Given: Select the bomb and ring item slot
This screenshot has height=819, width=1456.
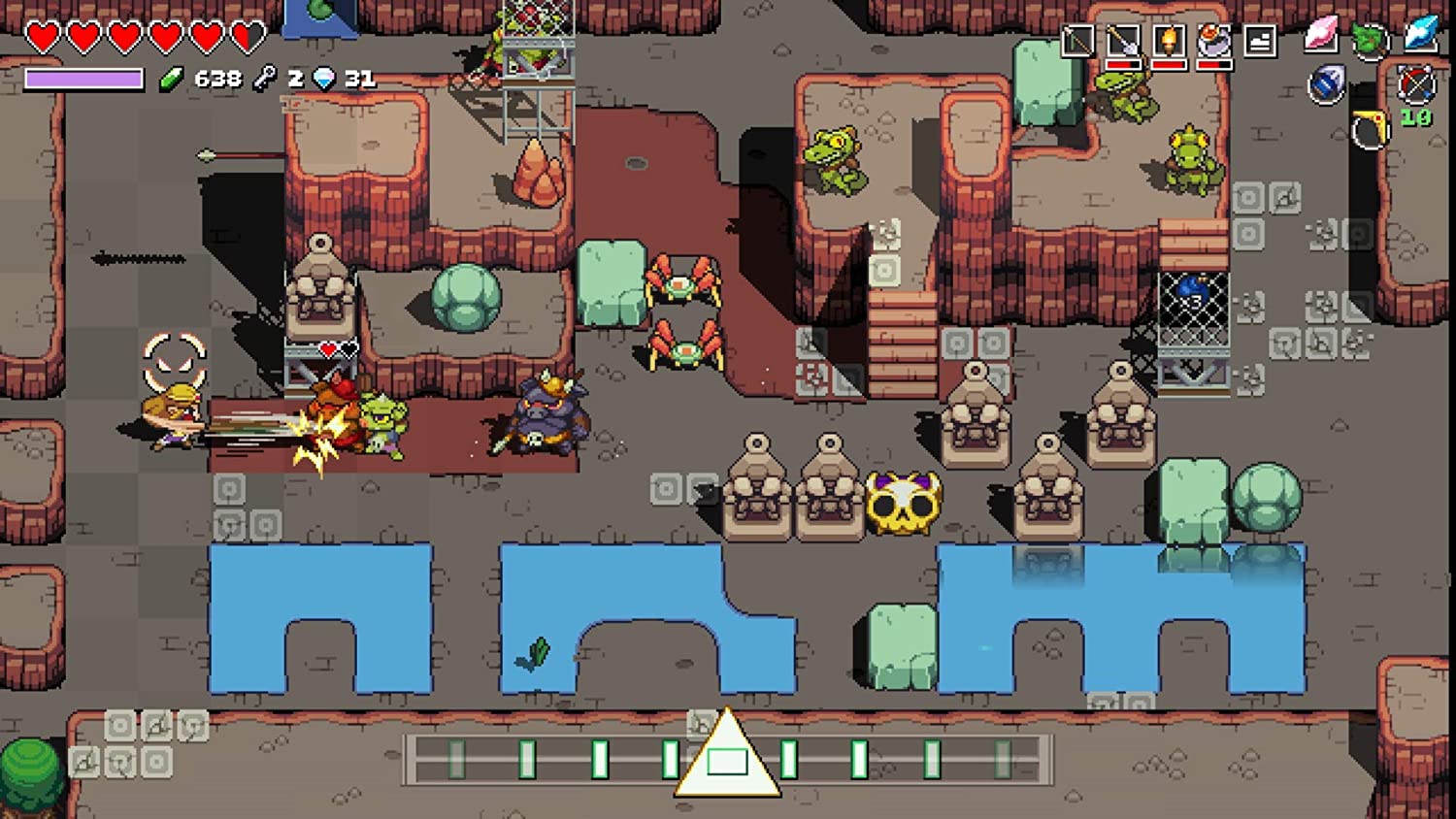Looking at the screenshot, I should [1214, 41].
